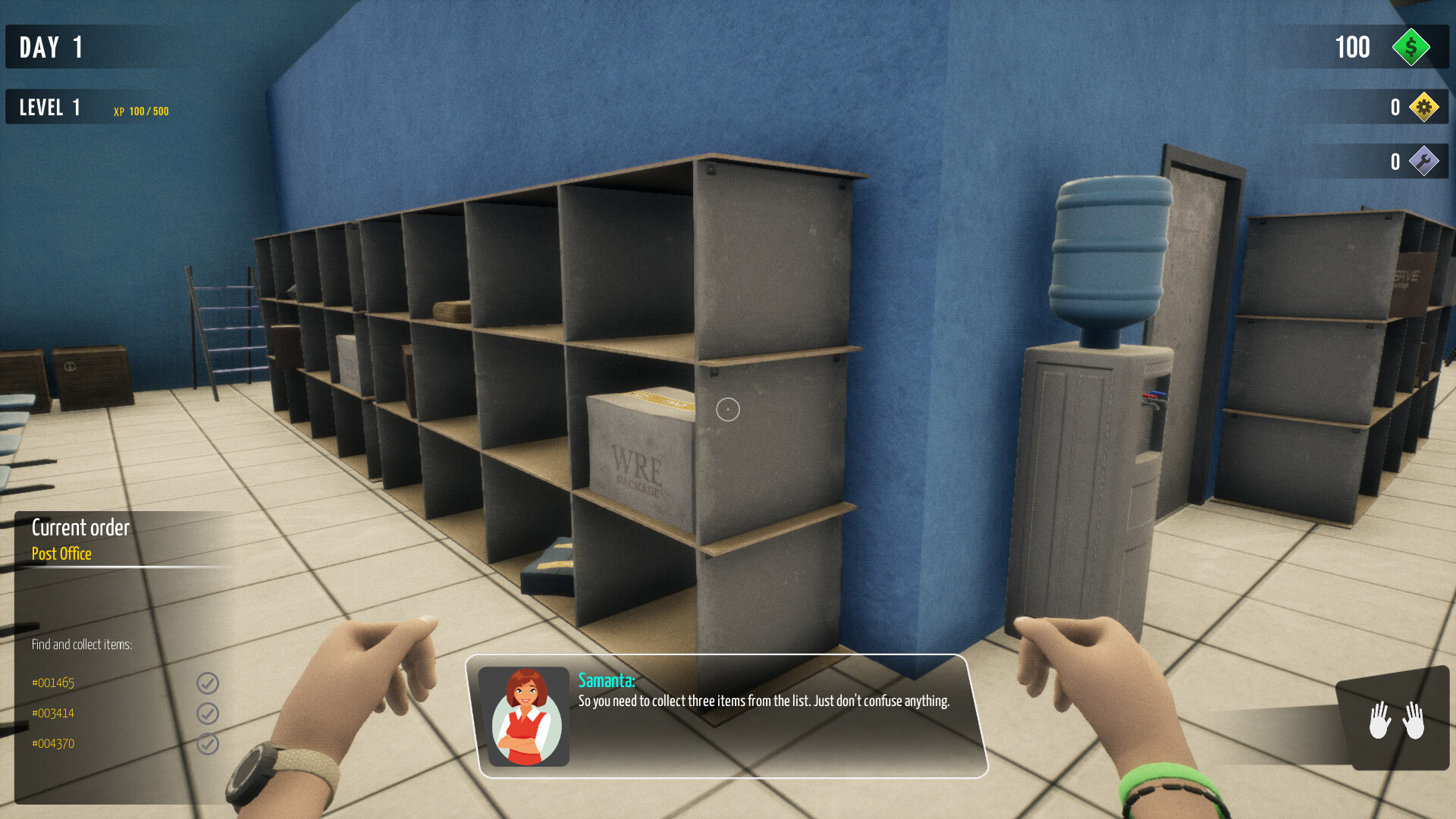Select the yellow gear token icon
The height and width of the screenshot is (819, 1456).
pyautogui.click(x=1424, y=107)
